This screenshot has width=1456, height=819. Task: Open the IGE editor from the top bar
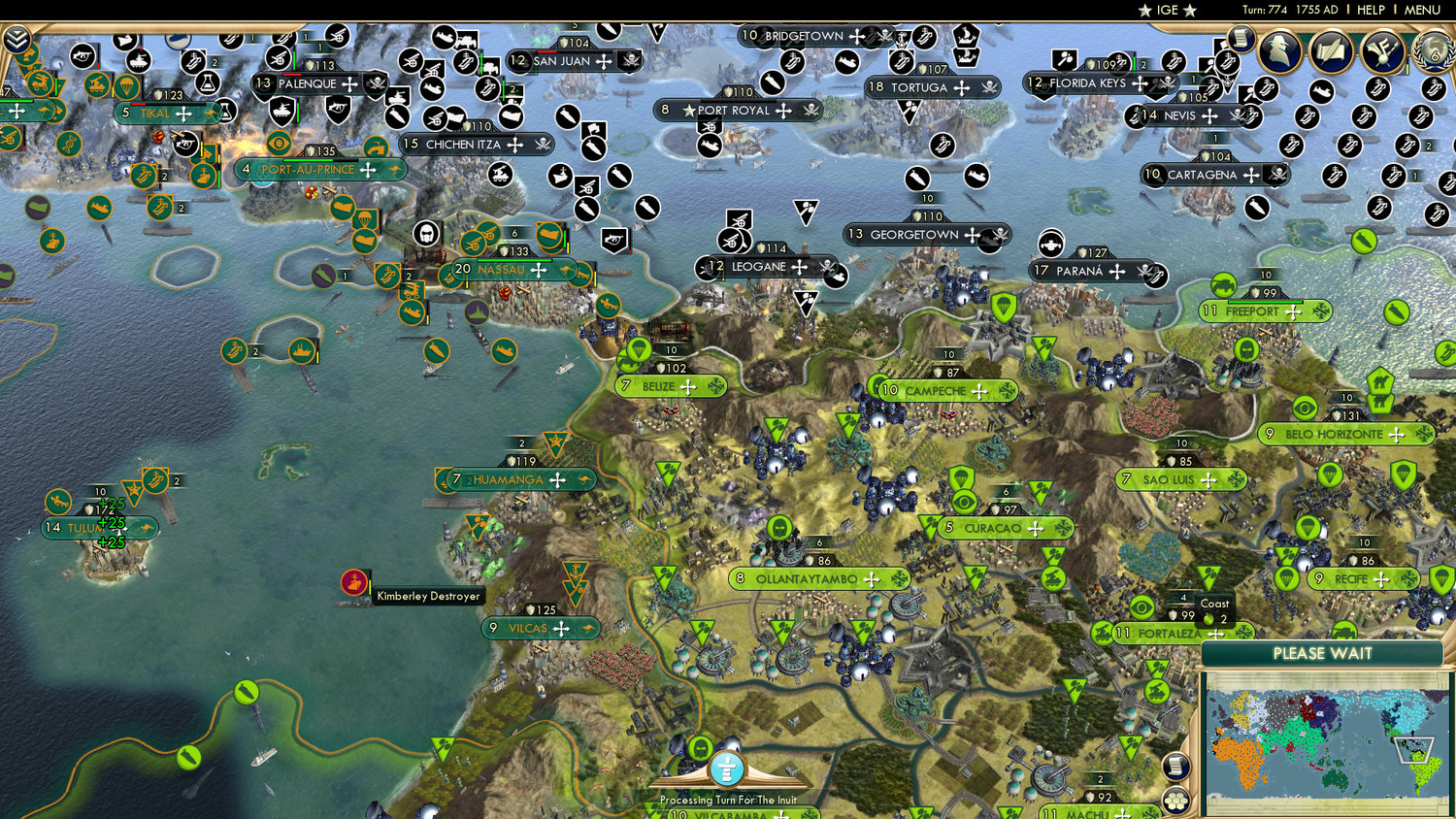tap(1166, 11)
